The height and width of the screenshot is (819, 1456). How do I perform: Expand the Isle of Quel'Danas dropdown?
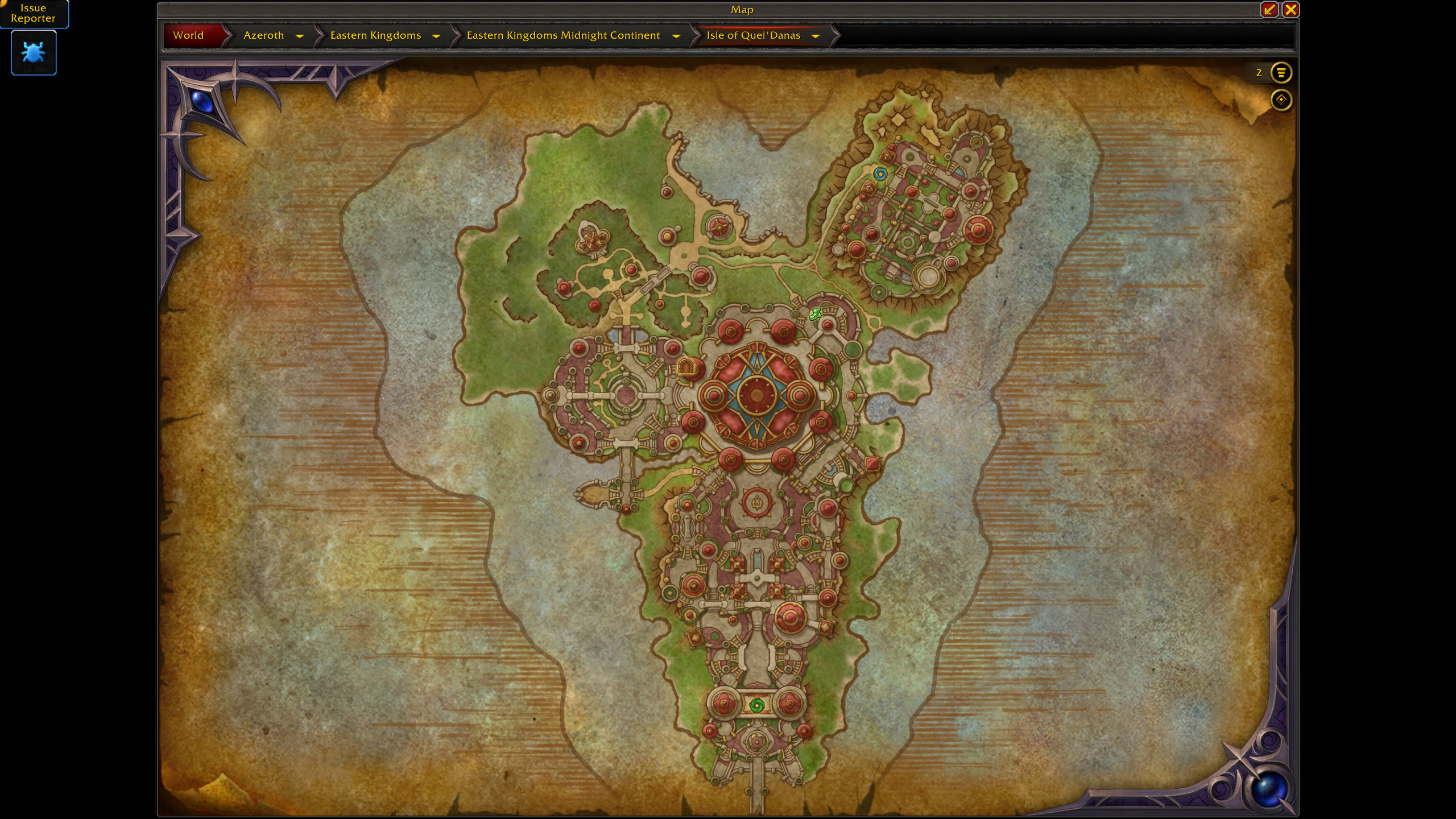pyautogui.click(x=816, y=36)
